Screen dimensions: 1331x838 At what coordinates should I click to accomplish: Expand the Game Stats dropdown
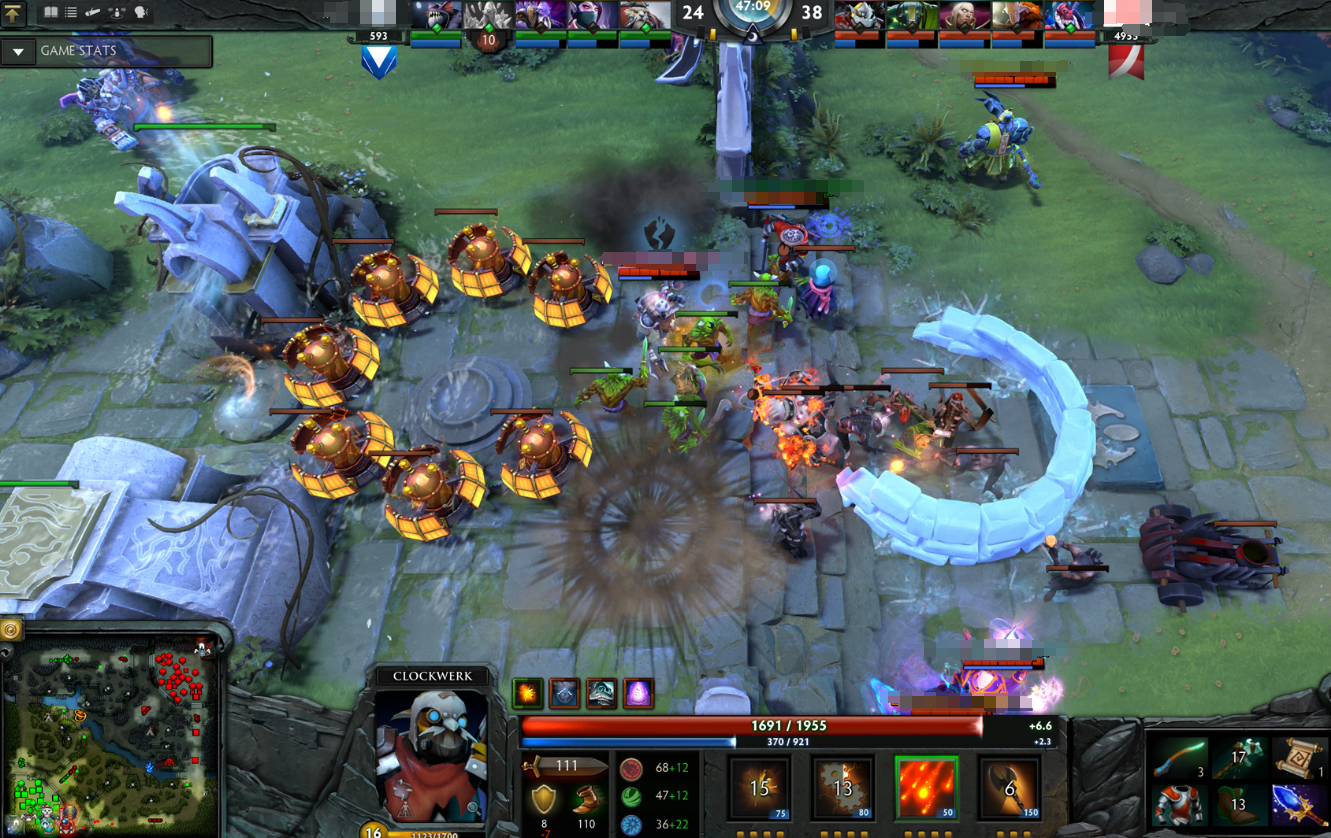pos(19,51)
